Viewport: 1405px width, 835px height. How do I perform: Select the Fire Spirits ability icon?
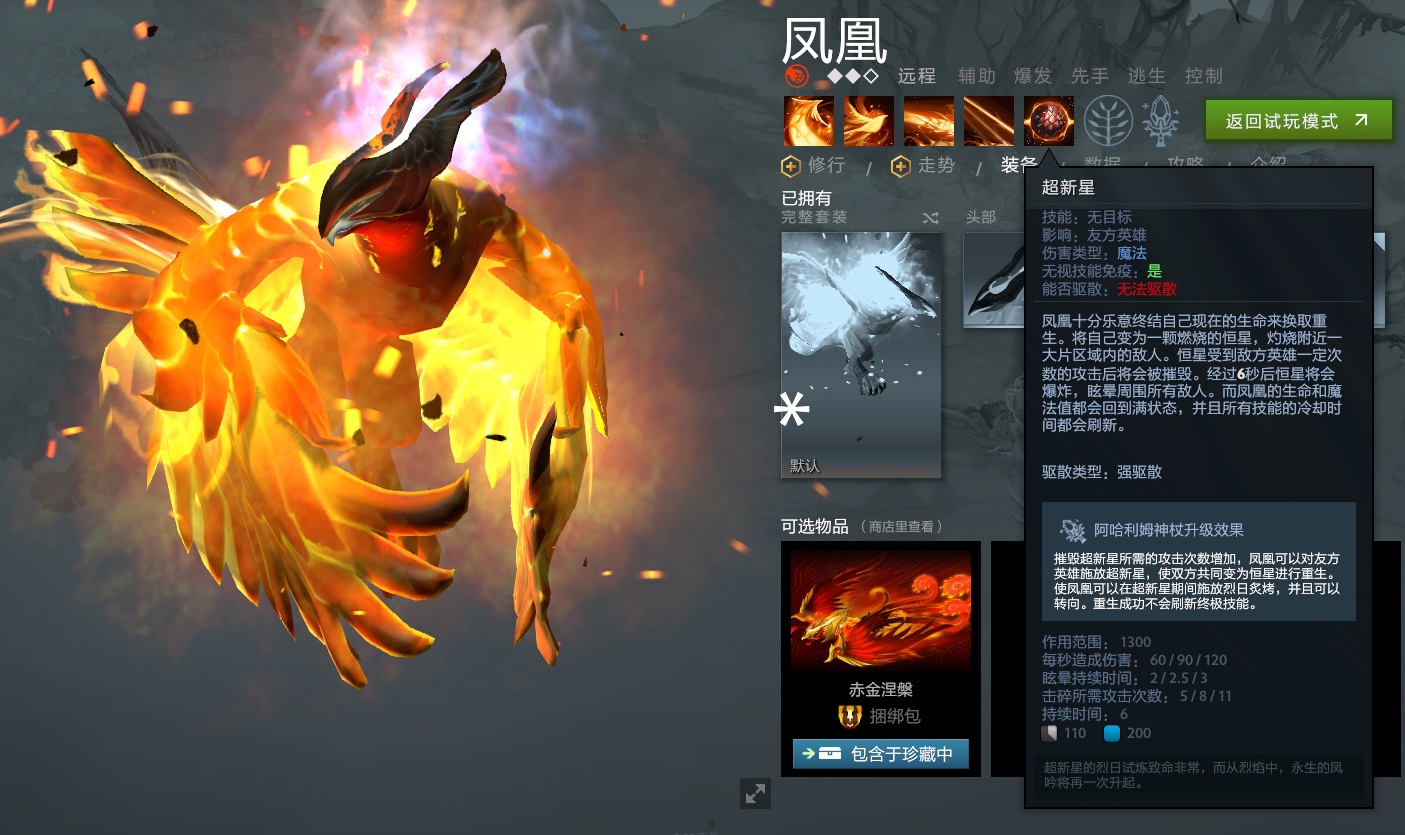868,120
